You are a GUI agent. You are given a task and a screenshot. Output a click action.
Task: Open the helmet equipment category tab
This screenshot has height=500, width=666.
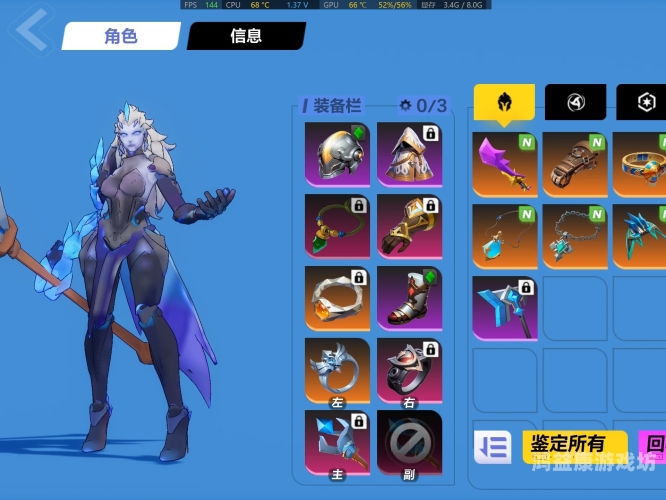point(504,101)
